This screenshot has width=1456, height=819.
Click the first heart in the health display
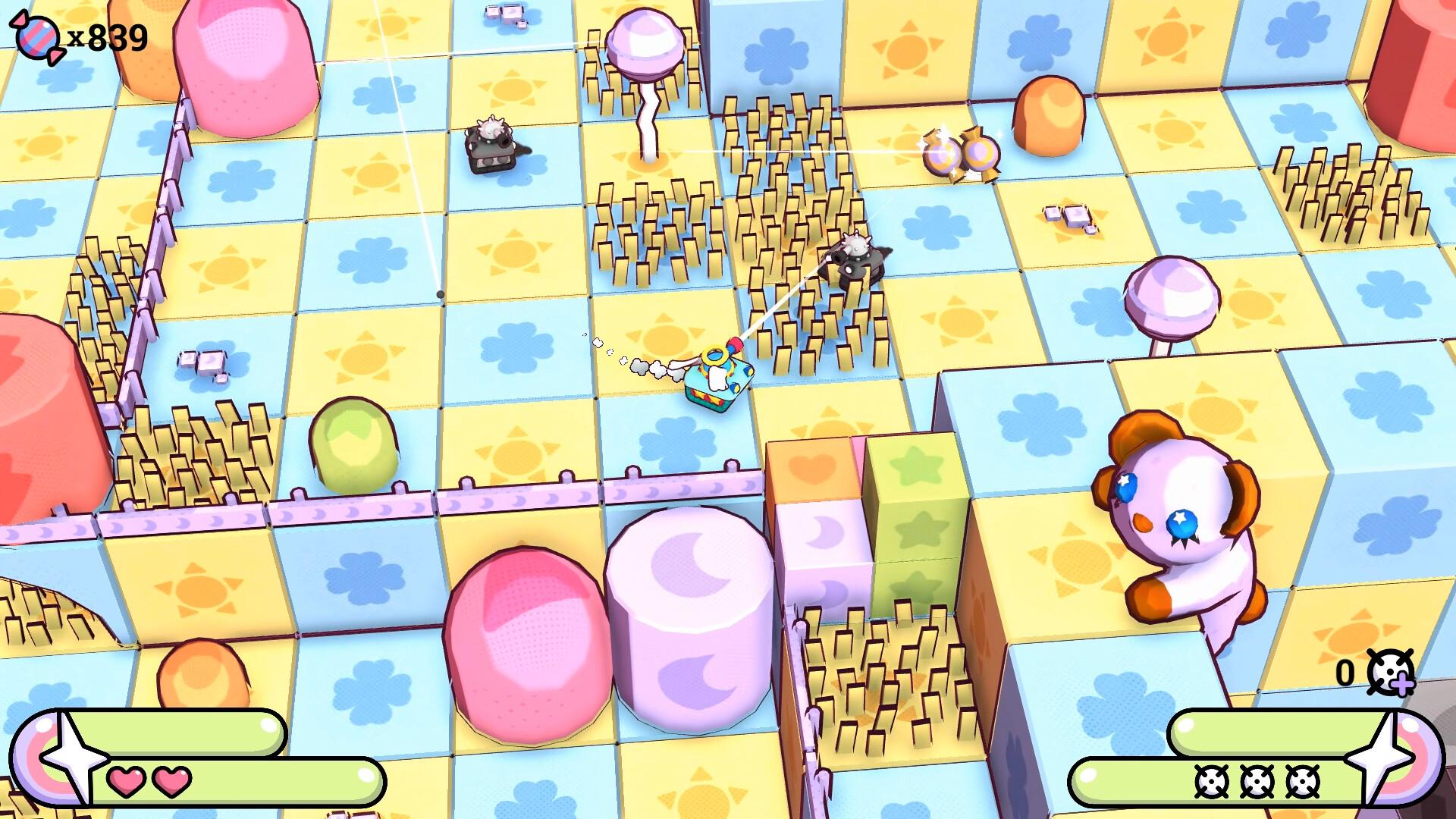(127, 783)
